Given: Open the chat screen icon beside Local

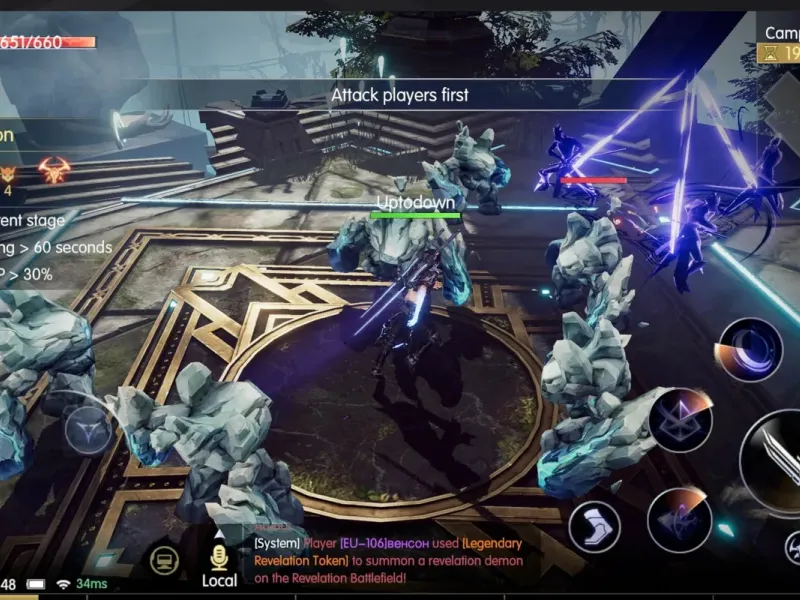Looking at the screenshot, I should point(165,560).
